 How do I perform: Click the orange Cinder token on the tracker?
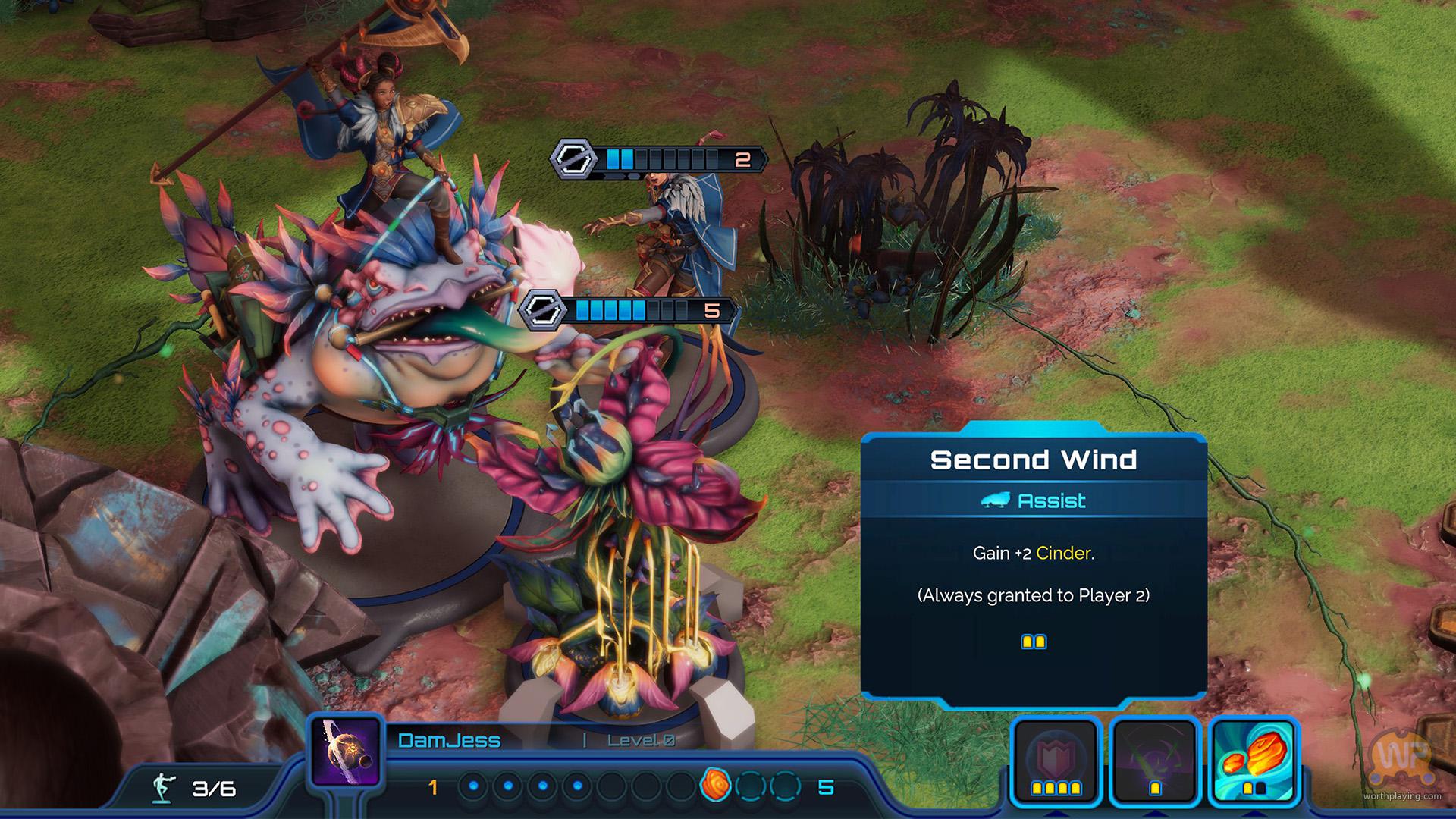[x=714, y=784]
